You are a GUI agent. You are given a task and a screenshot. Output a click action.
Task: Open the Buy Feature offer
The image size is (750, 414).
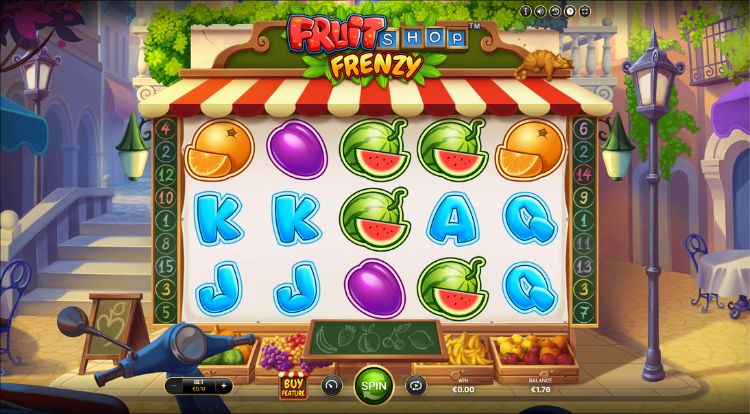[x=292, y=386]
